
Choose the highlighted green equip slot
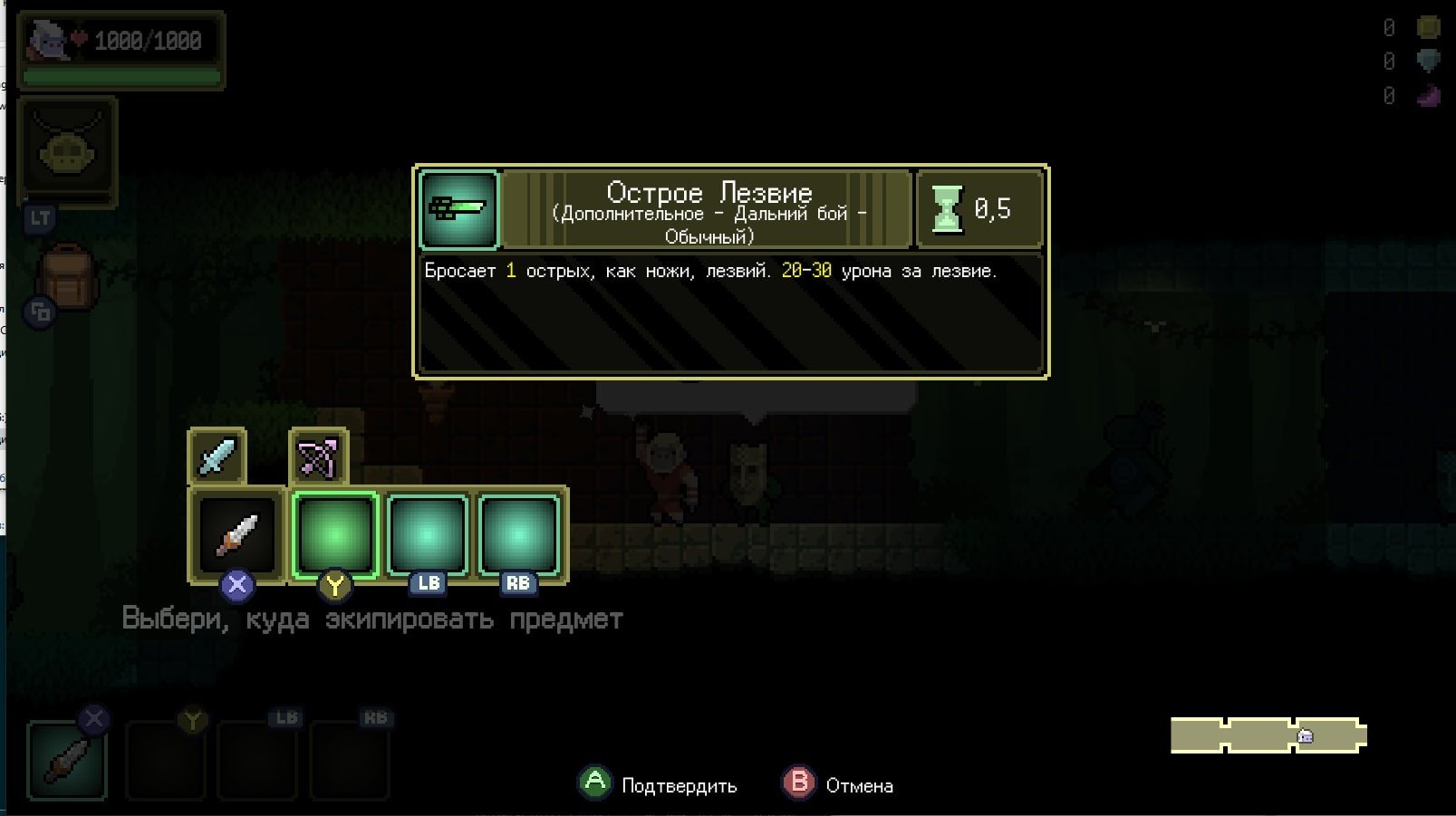click(x=334, y=534)
